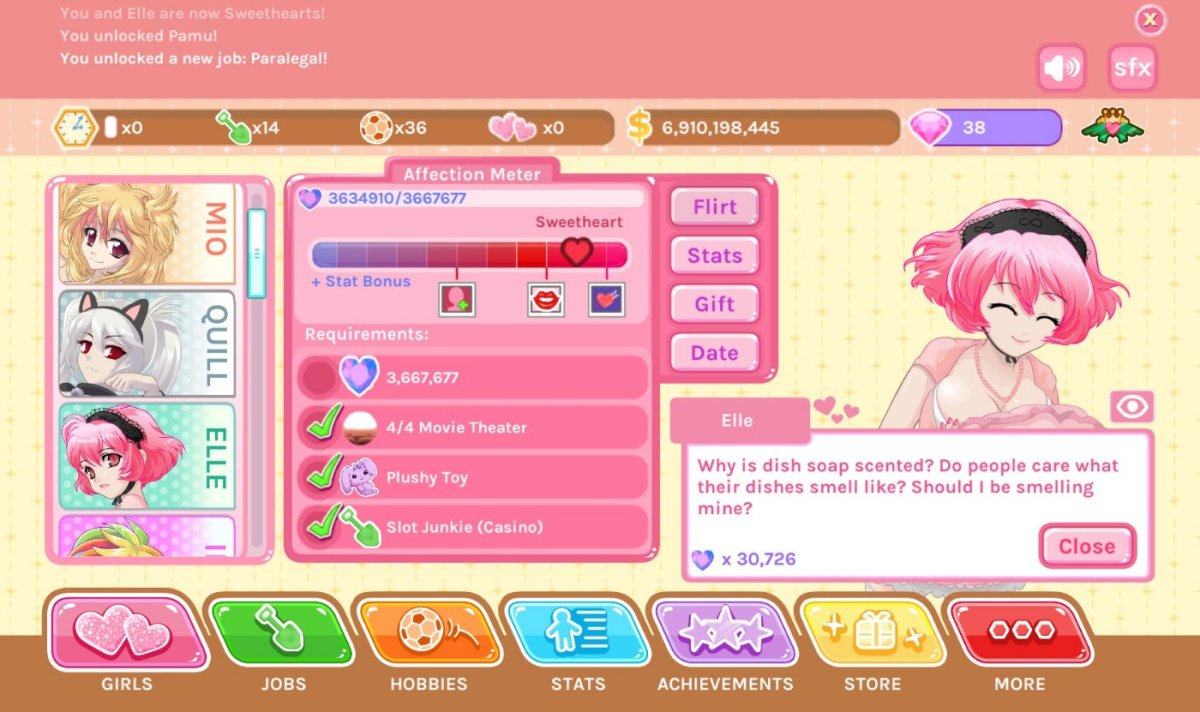This screenshot has width=1200, height=712.
Task: Dismiss the notification banner with the X
Action: click(x=1150, y=19)
